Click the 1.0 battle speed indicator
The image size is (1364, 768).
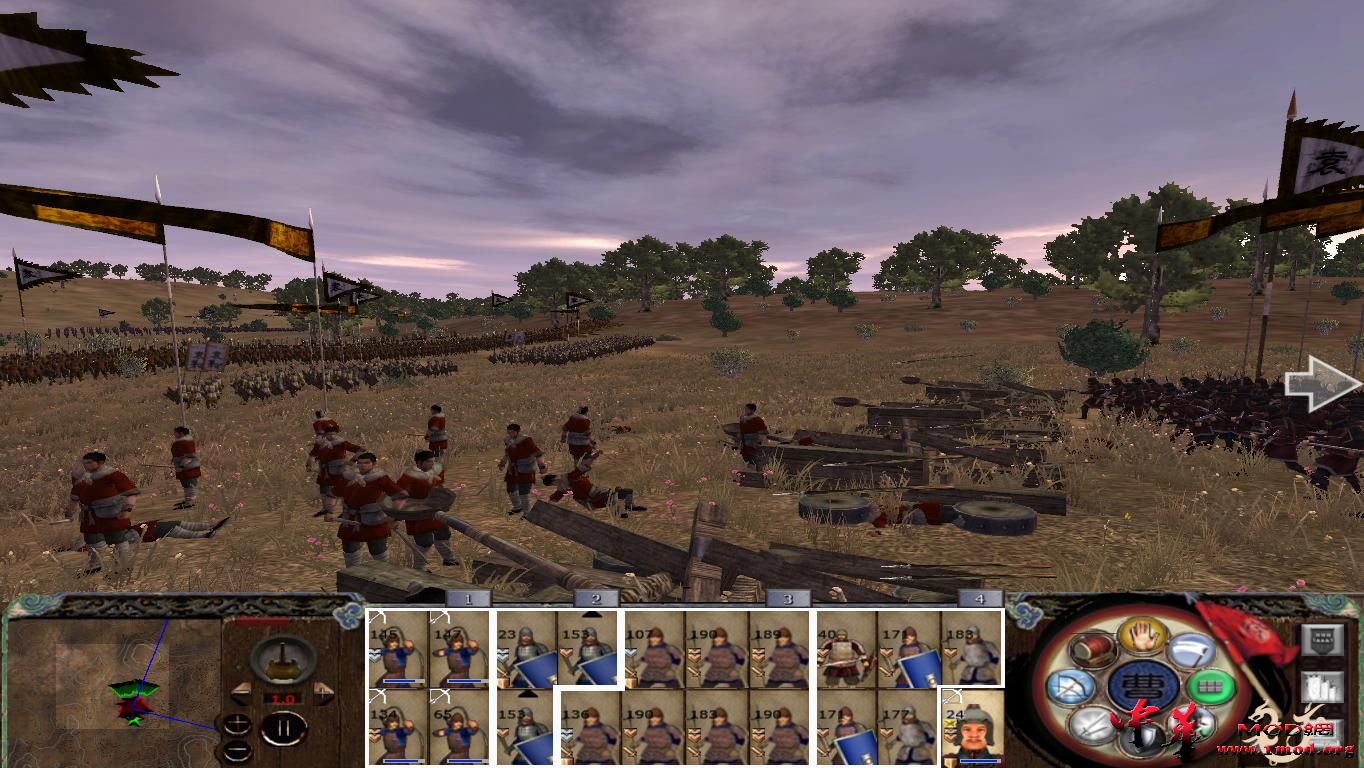tap(283, 698)
